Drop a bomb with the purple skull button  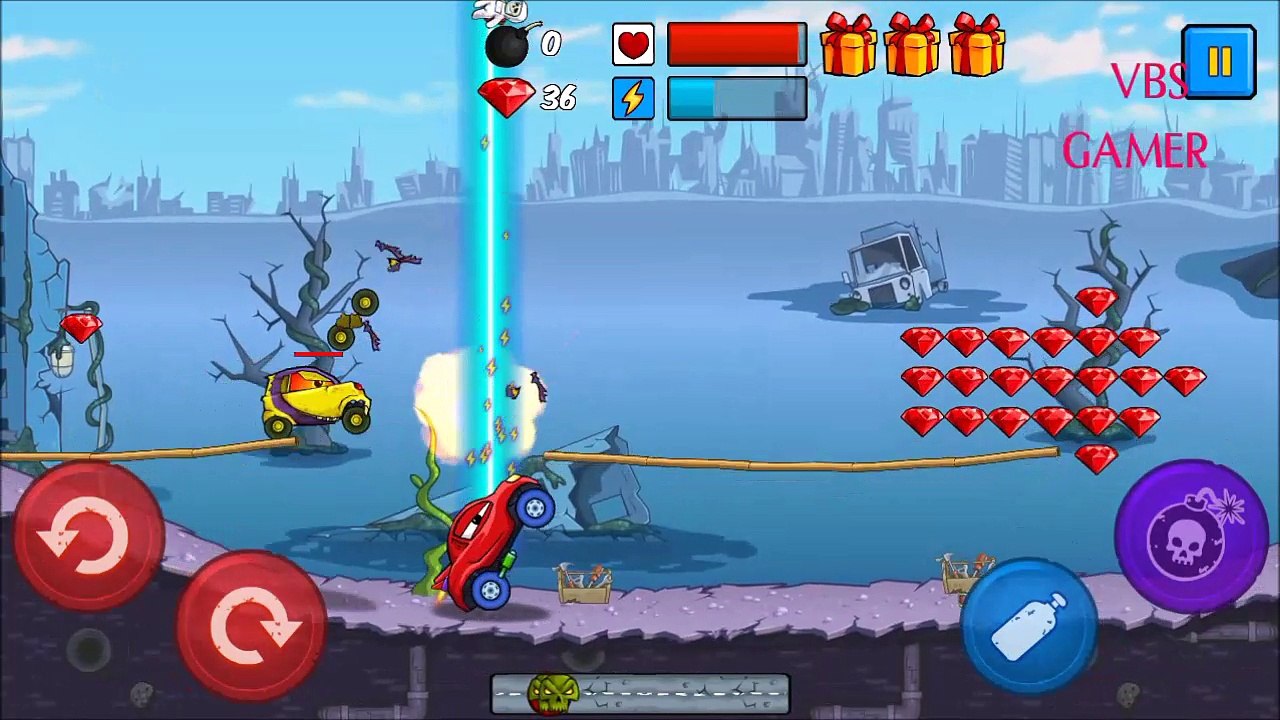[1191, 536]
